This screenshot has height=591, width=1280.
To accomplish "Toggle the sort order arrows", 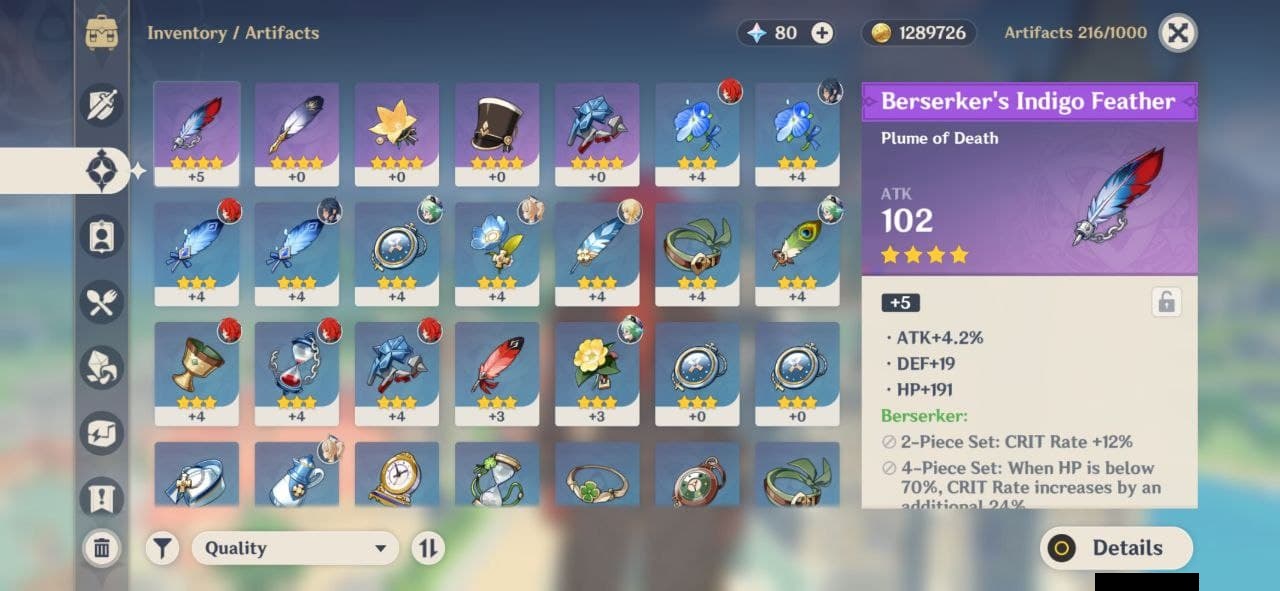I will tap(428, 548).
